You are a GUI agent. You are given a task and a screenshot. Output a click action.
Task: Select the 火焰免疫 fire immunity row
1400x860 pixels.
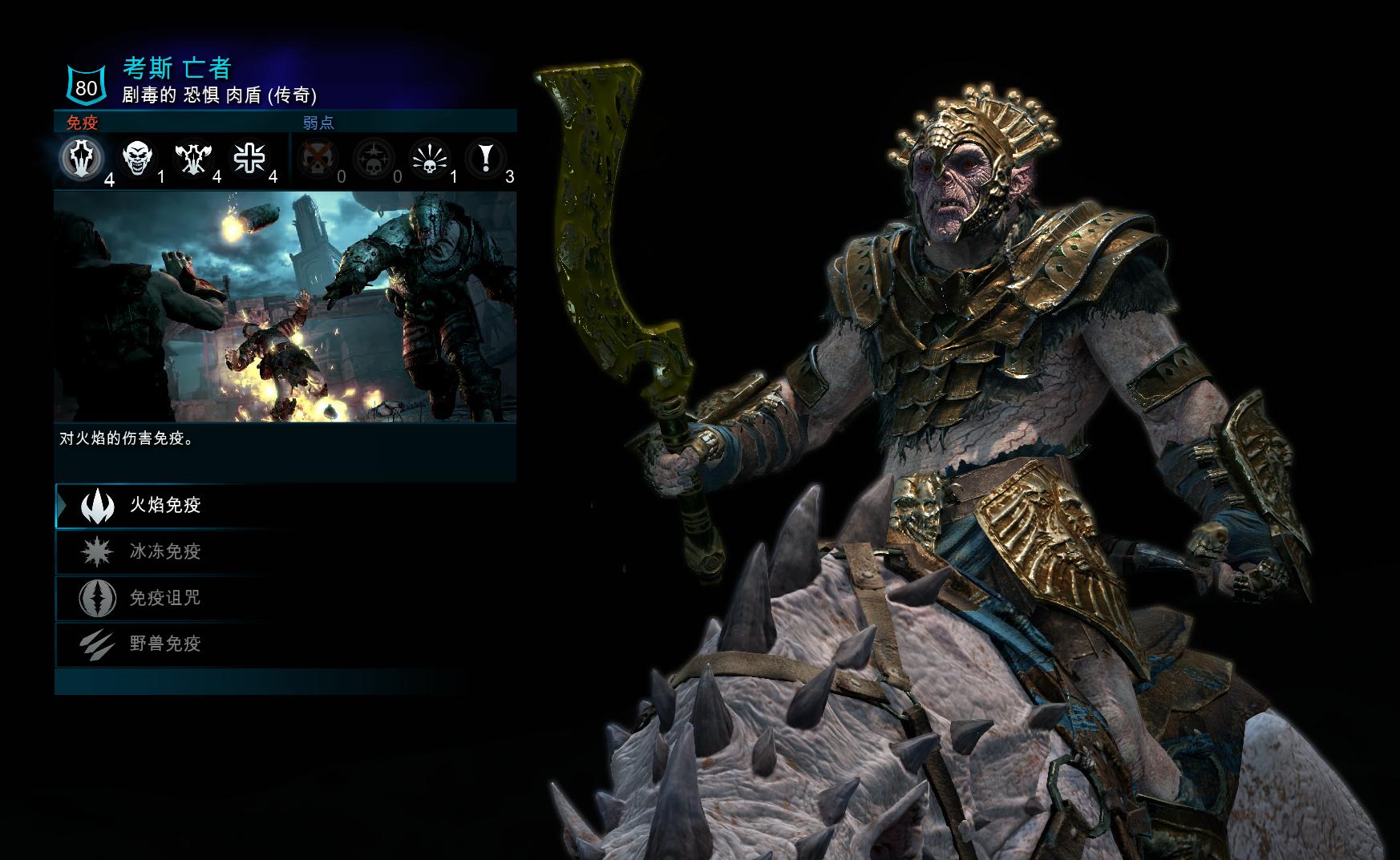click(x=165, y=505)
